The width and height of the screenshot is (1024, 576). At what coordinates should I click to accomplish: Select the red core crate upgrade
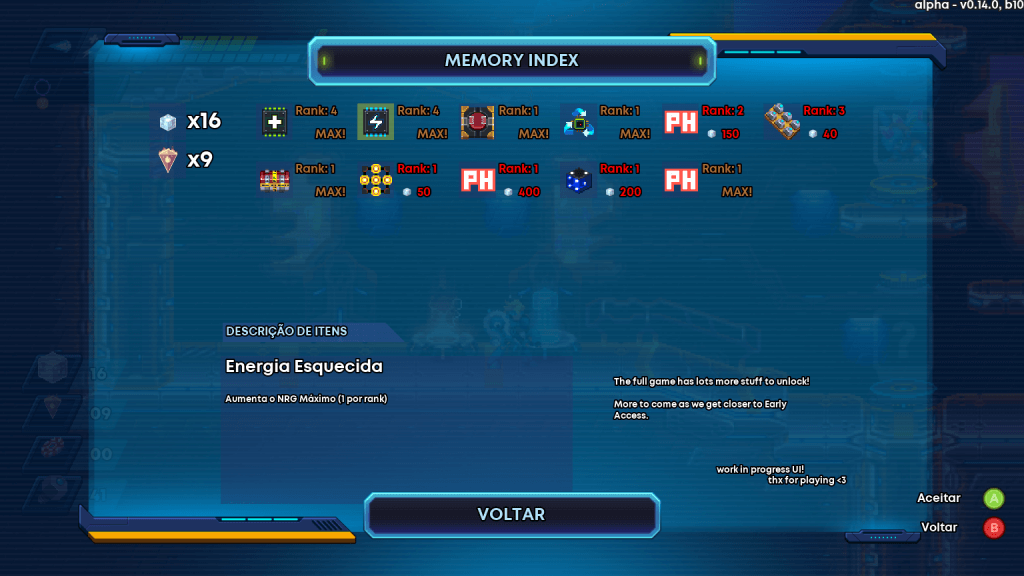click(478, 122)
